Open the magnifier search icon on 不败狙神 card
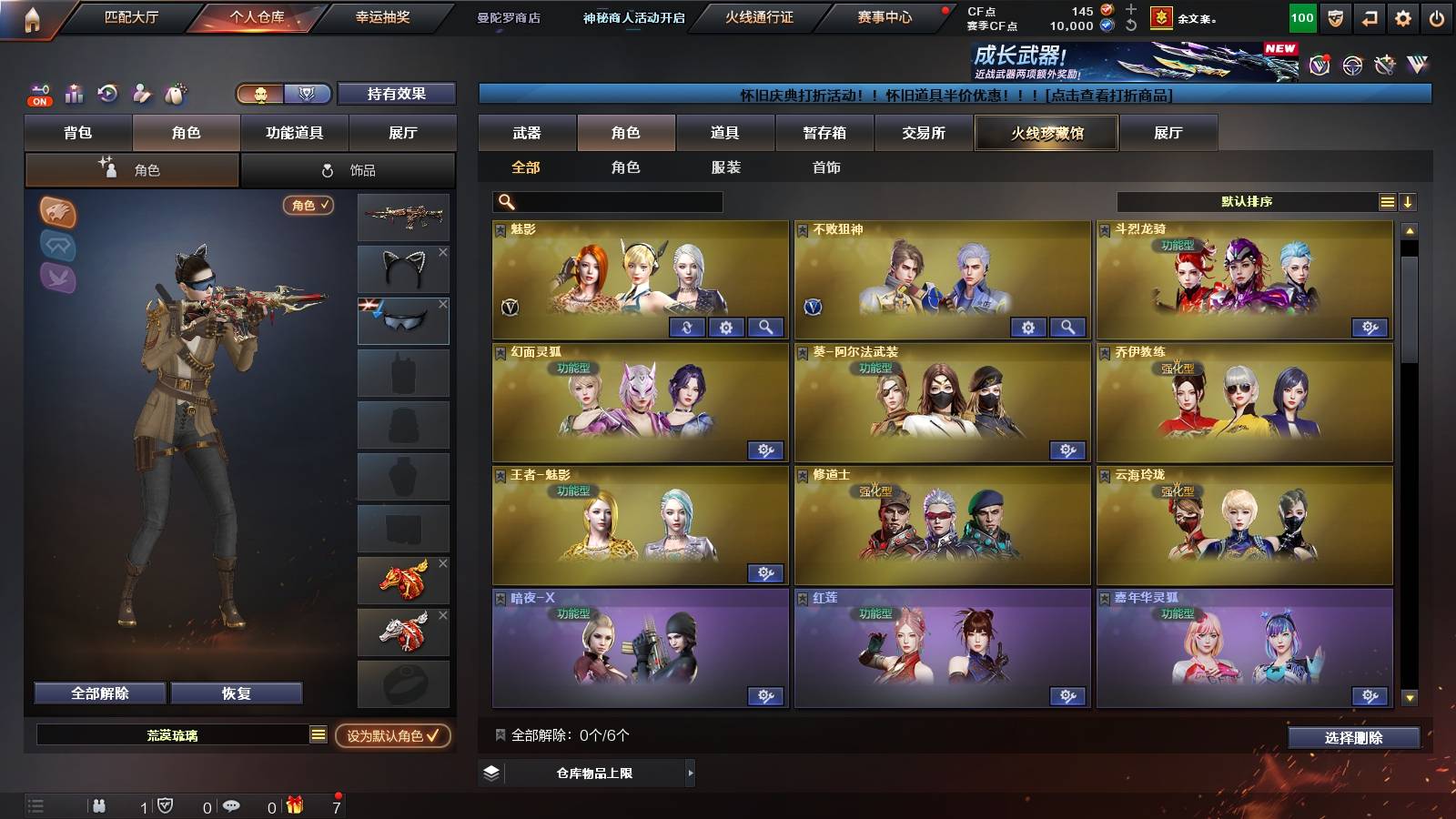 (x=1067, y=327)
